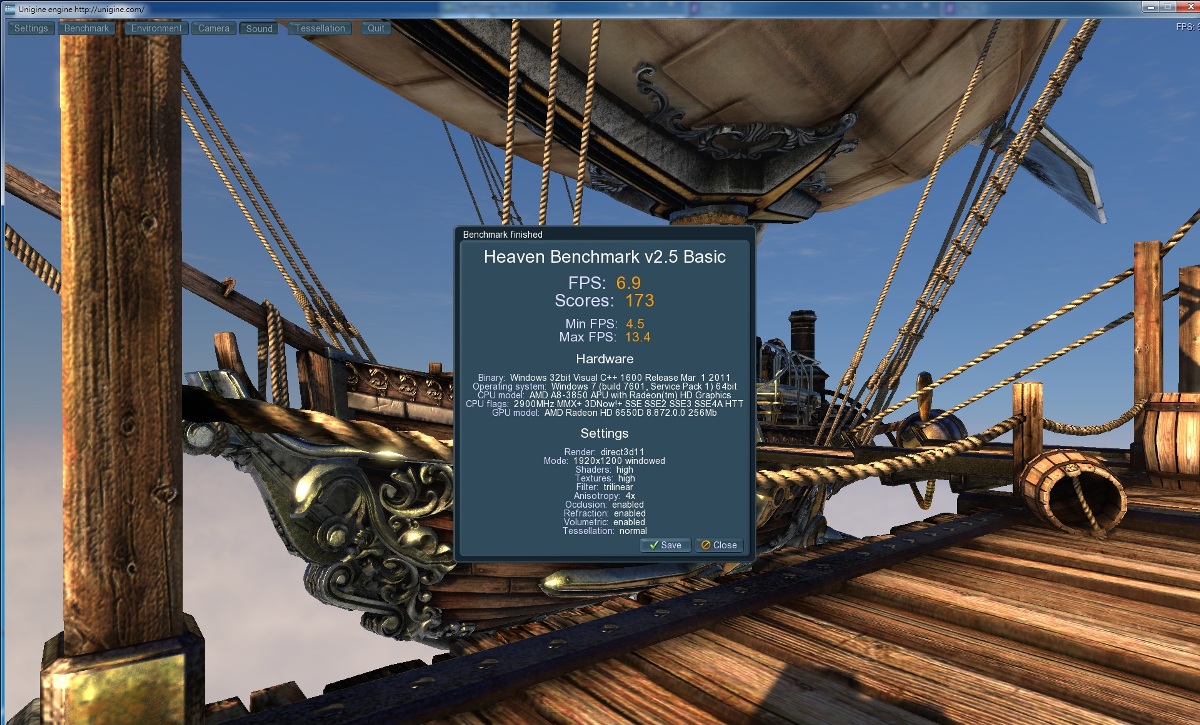The height and width of the screenshot is (725, 1200).
Task: Start the Benchmark from the top bar
Action: pyautogui.click(x=87, y=28)
